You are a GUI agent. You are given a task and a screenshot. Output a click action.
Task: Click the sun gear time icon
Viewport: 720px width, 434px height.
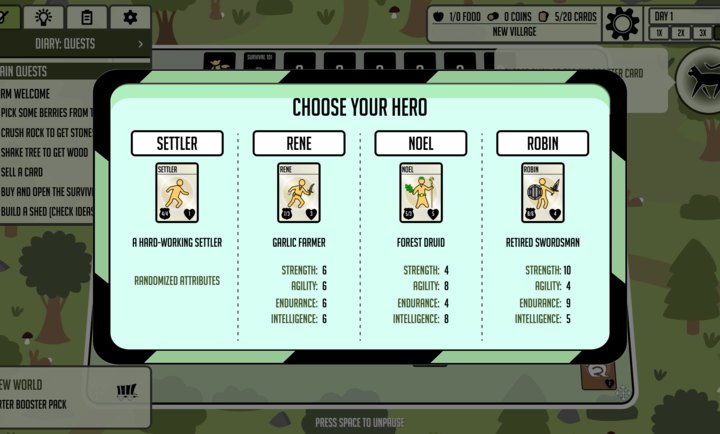[622, 22]
